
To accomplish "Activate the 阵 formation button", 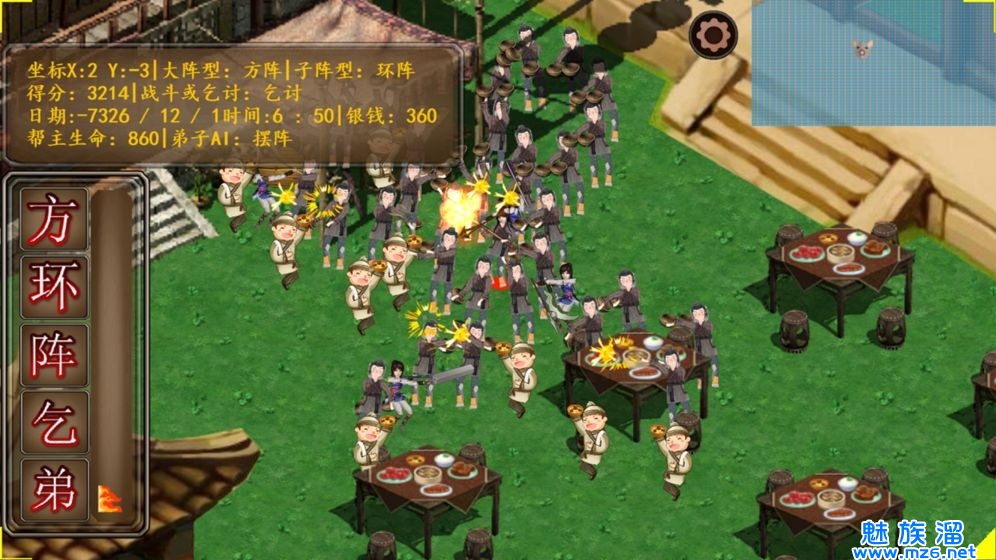I will click(x=54, y=352).
